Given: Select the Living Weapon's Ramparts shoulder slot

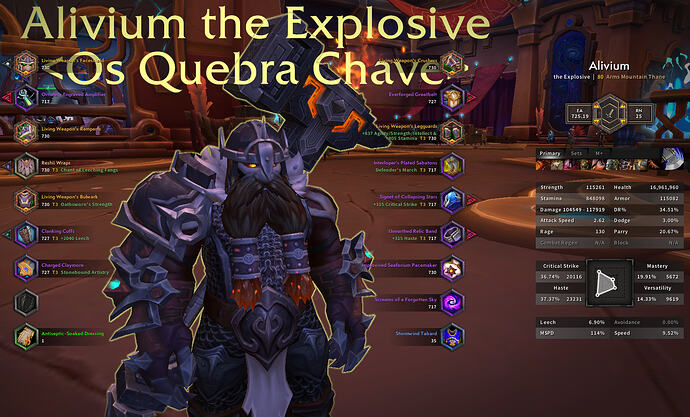Looking at the screenshot, I should [x=26, y=131].
